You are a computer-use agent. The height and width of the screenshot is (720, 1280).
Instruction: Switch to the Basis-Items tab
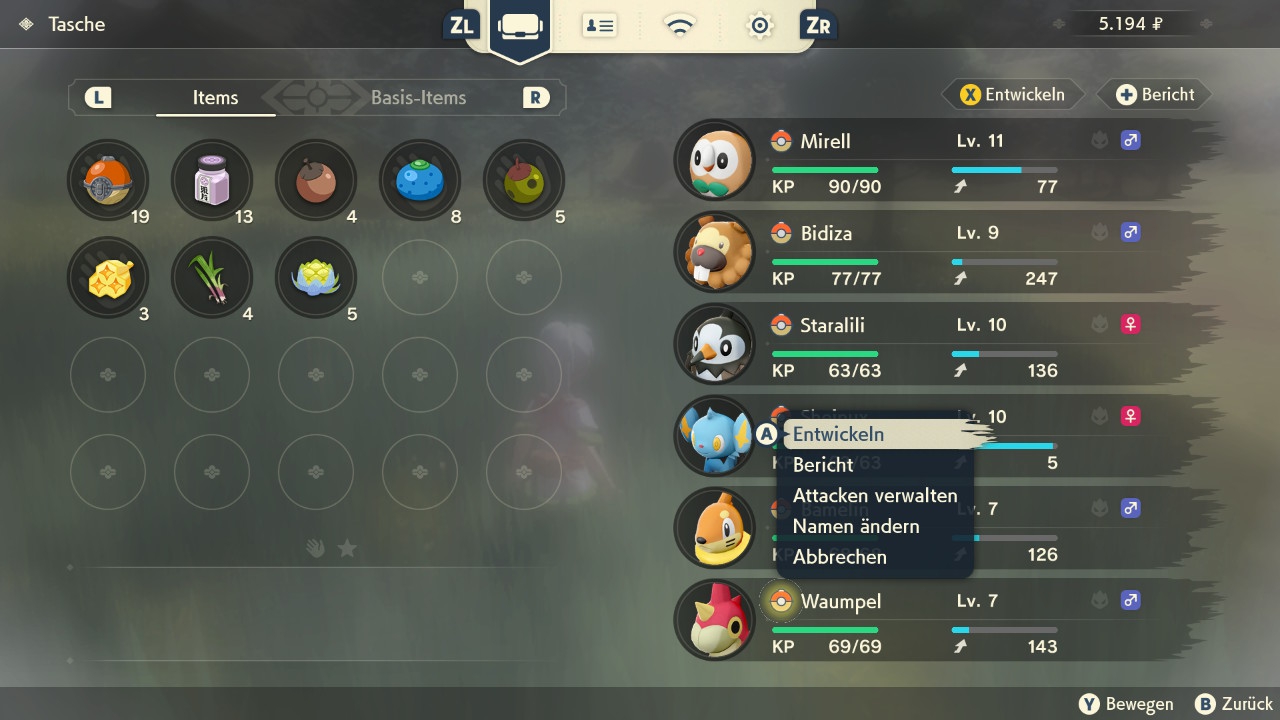click(x=418, y=98)
